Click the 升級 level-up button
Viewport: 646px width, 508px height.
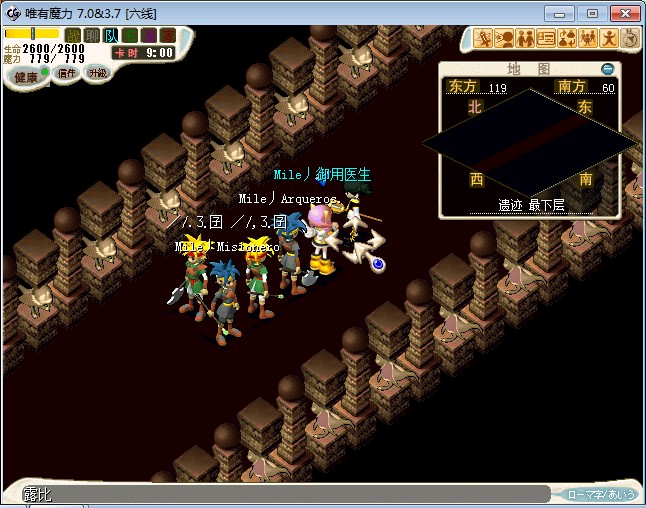[x=98, y=74]
